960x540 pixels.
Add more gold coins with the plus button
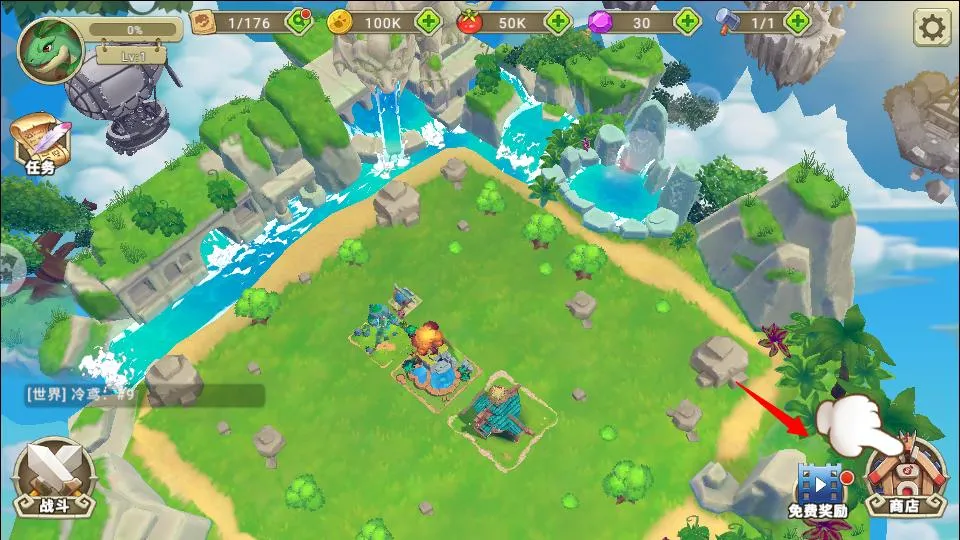coord(429,21)
